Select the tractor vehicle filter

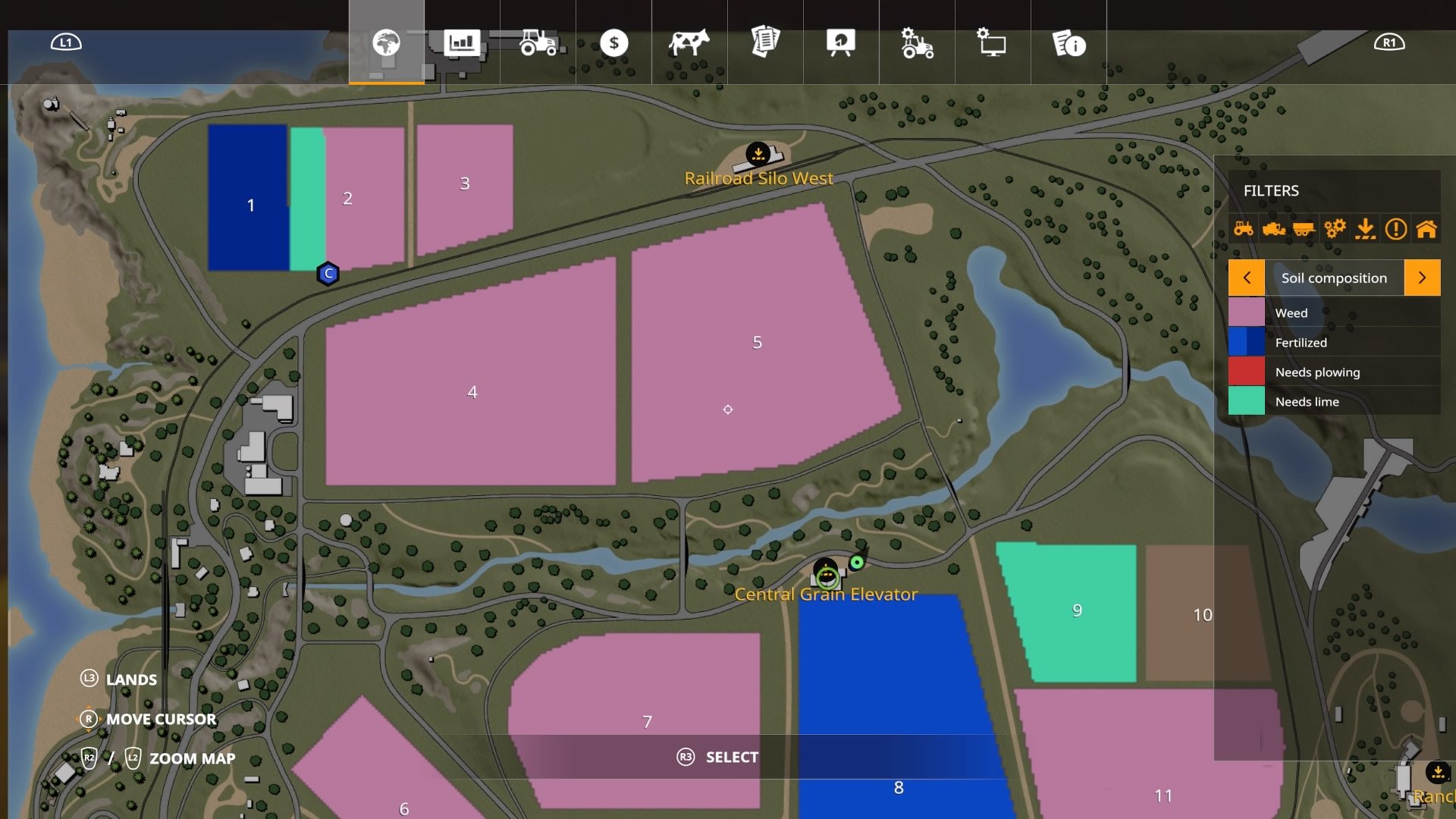1244,227
